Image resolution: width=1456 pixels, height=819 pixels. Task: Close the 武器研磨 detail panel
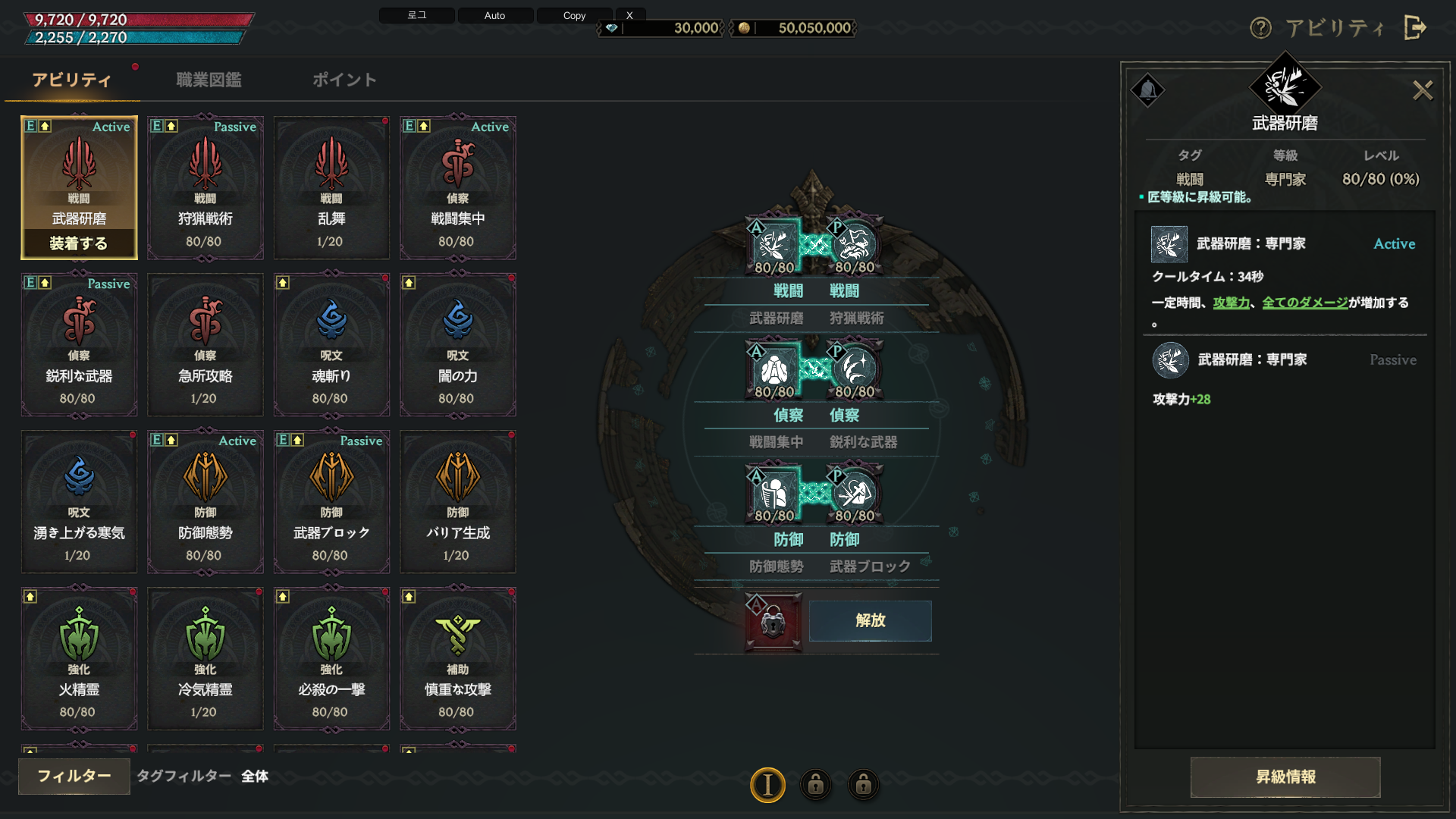1423,91
